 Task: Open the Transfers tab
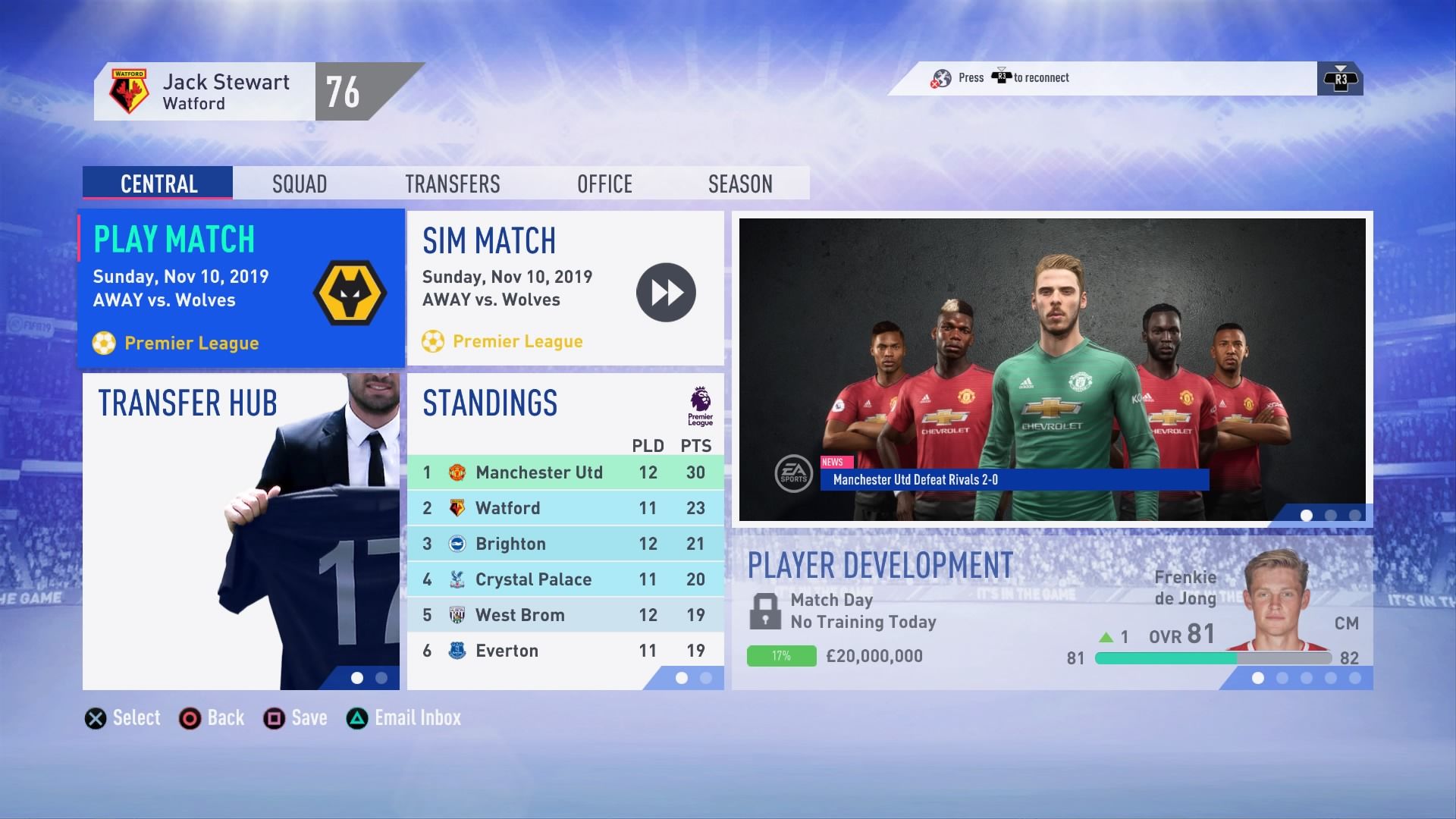coord(453,183)
